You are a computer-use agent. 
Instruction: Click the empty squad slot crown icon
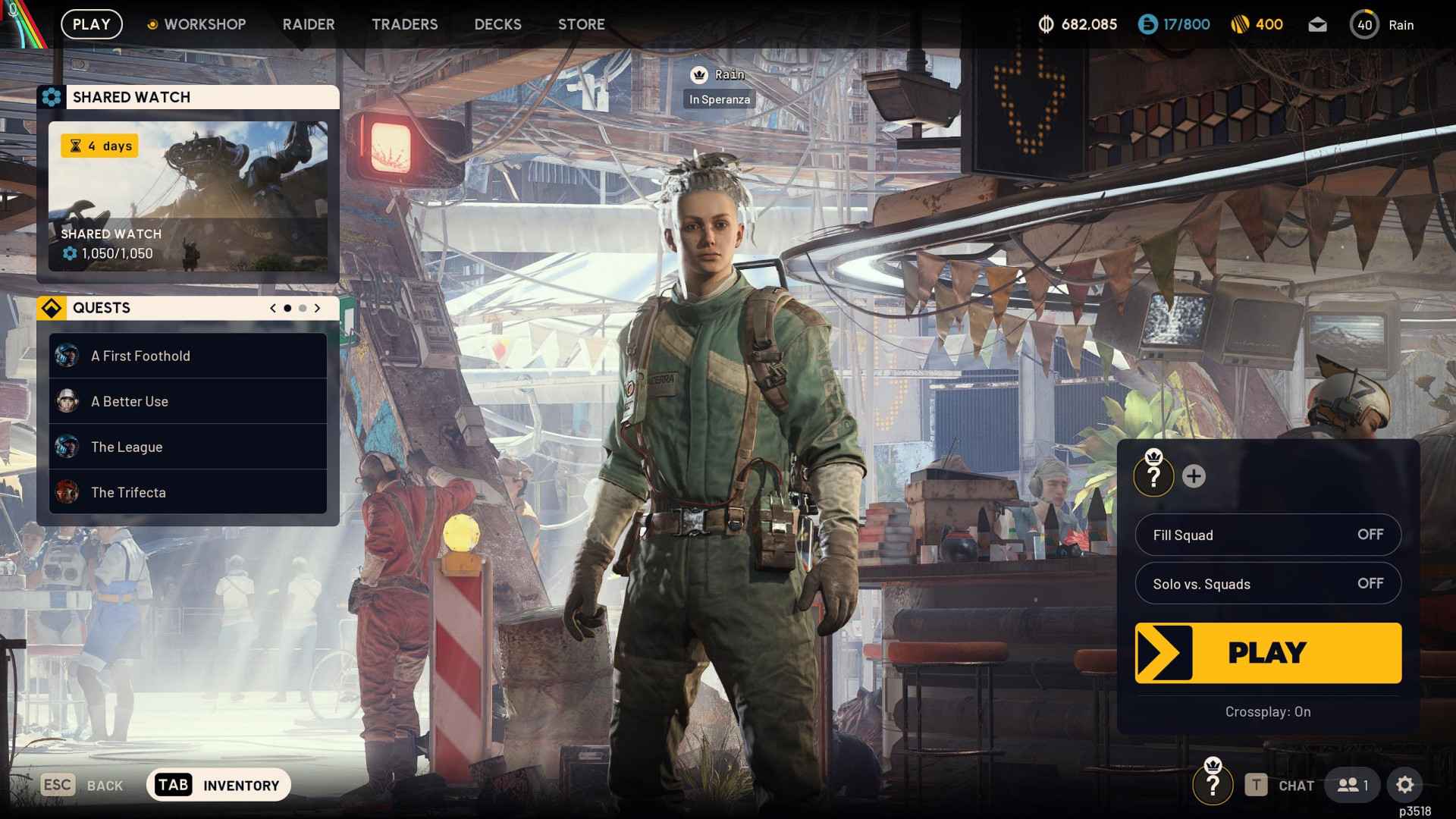(x=1153, y=477)
